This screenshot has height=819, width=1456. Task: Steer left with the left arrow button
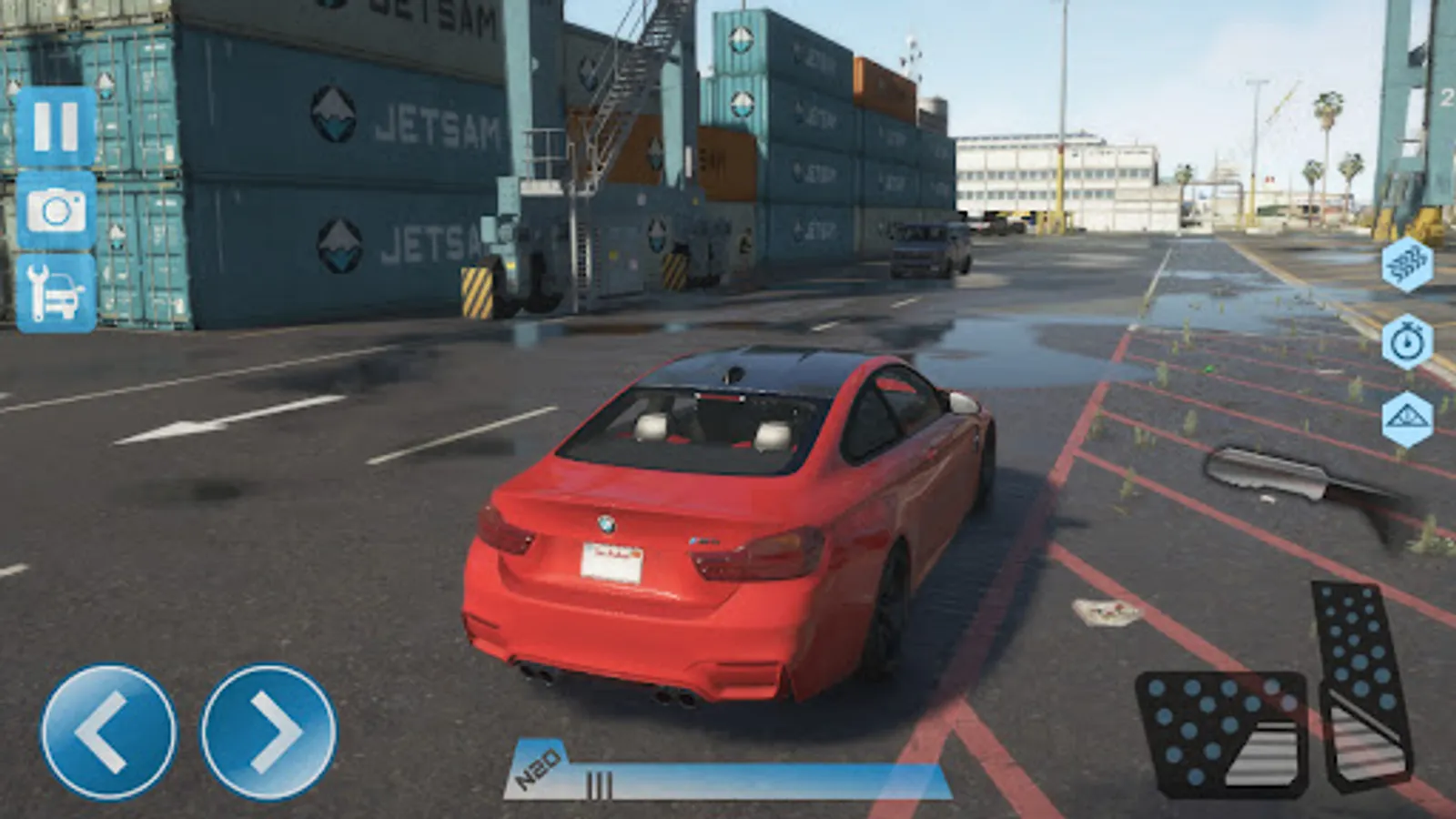(108, 731)
